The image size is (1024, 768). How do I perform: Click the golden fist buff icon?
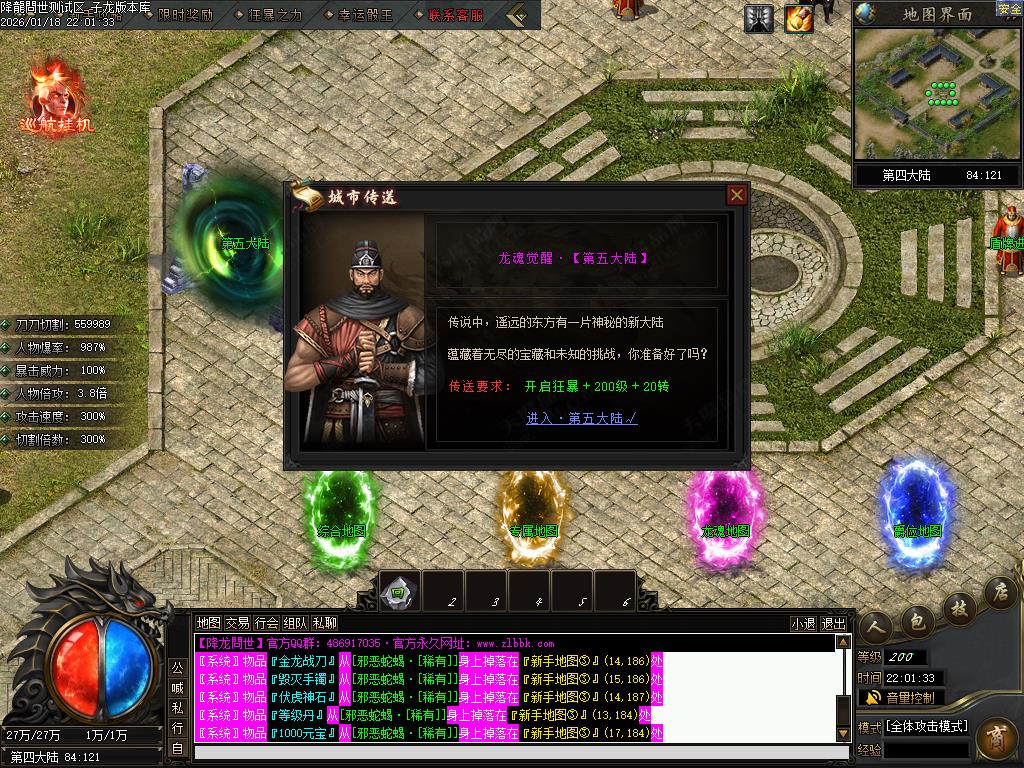pos(798,18)
